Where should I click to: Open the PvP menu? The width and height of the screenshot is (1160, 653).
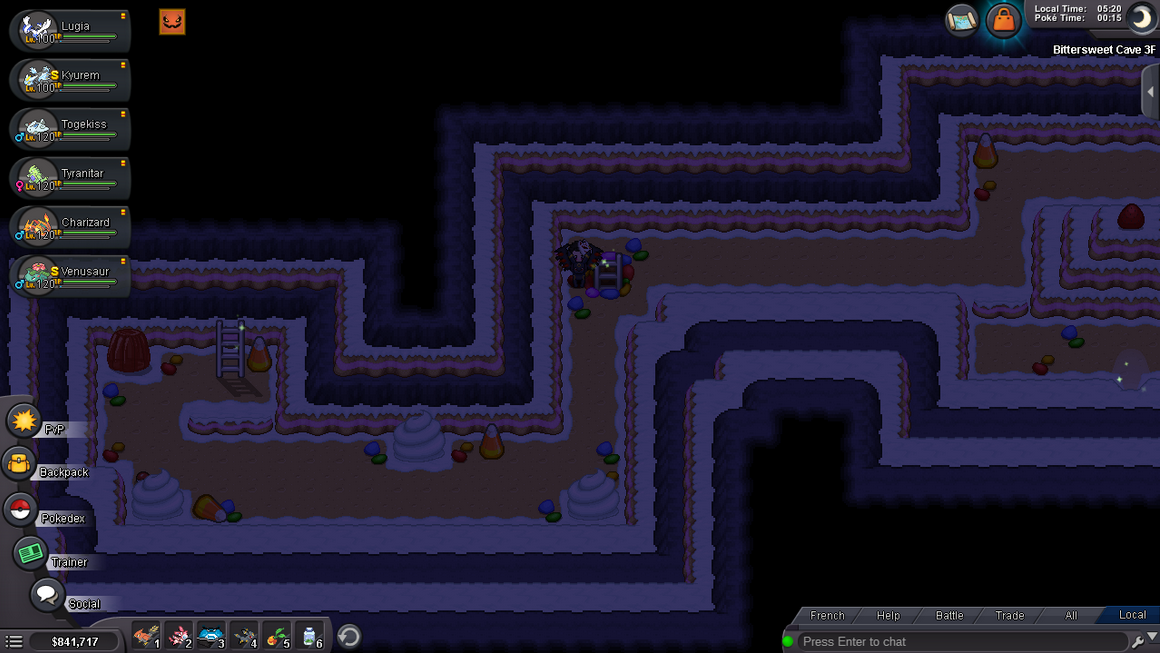[x=24, y=421]
